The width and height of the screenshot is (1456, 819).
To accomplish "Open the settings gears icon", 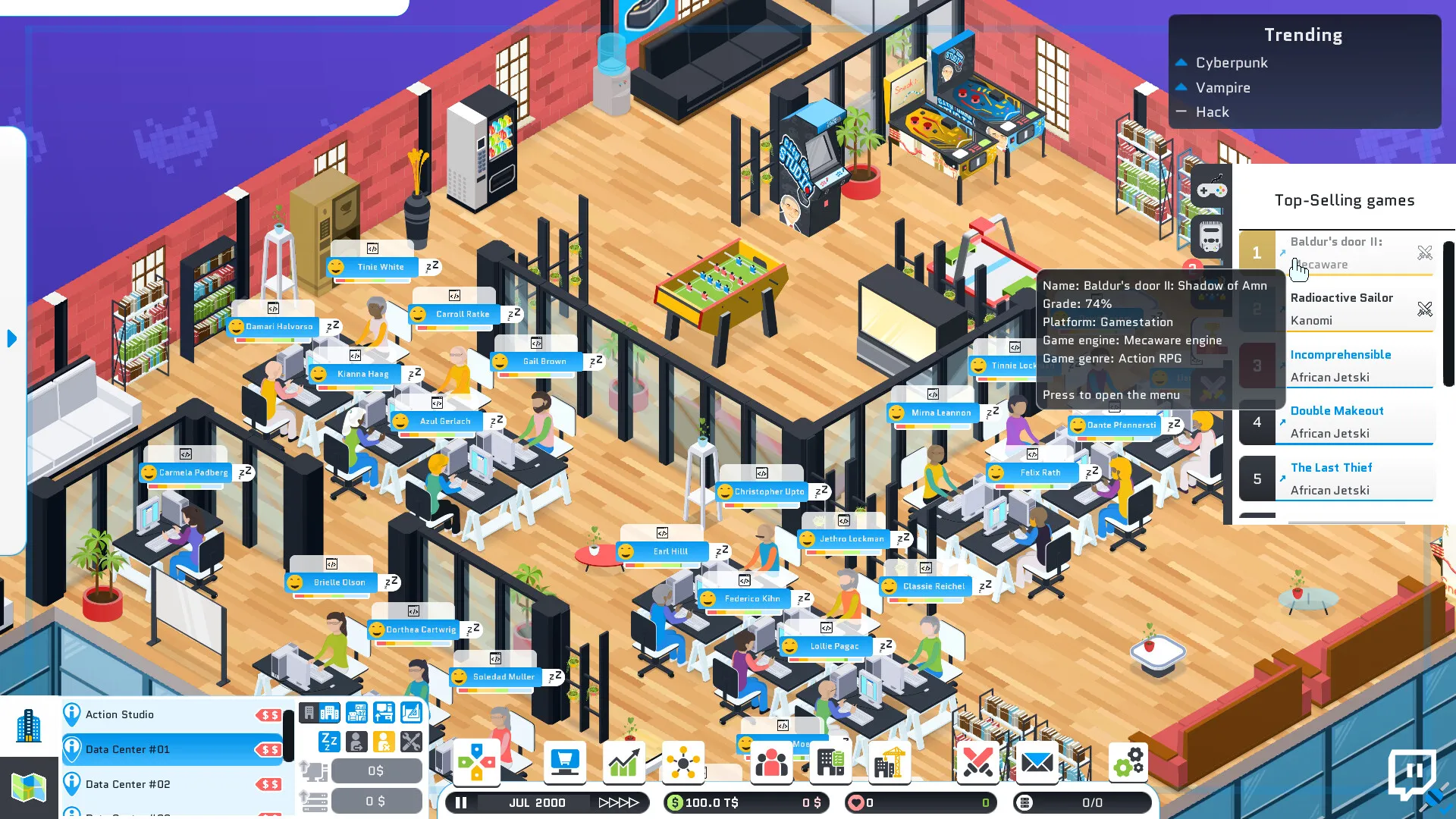I will tap(1128, 762).
